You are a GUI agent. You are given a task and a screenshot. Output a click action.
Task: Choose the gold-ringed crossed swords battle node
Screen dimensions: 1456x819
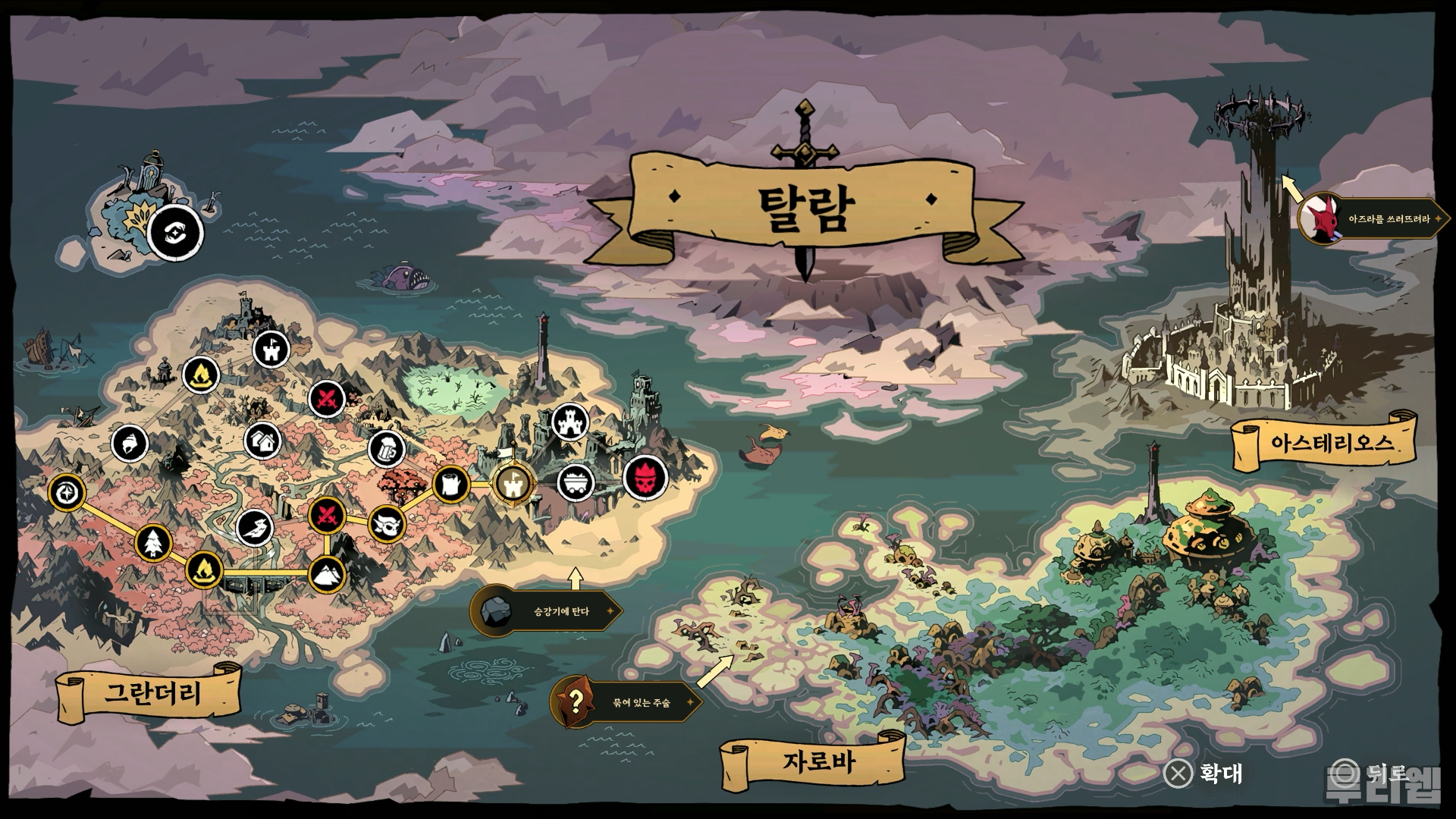(x=328, y=516)
